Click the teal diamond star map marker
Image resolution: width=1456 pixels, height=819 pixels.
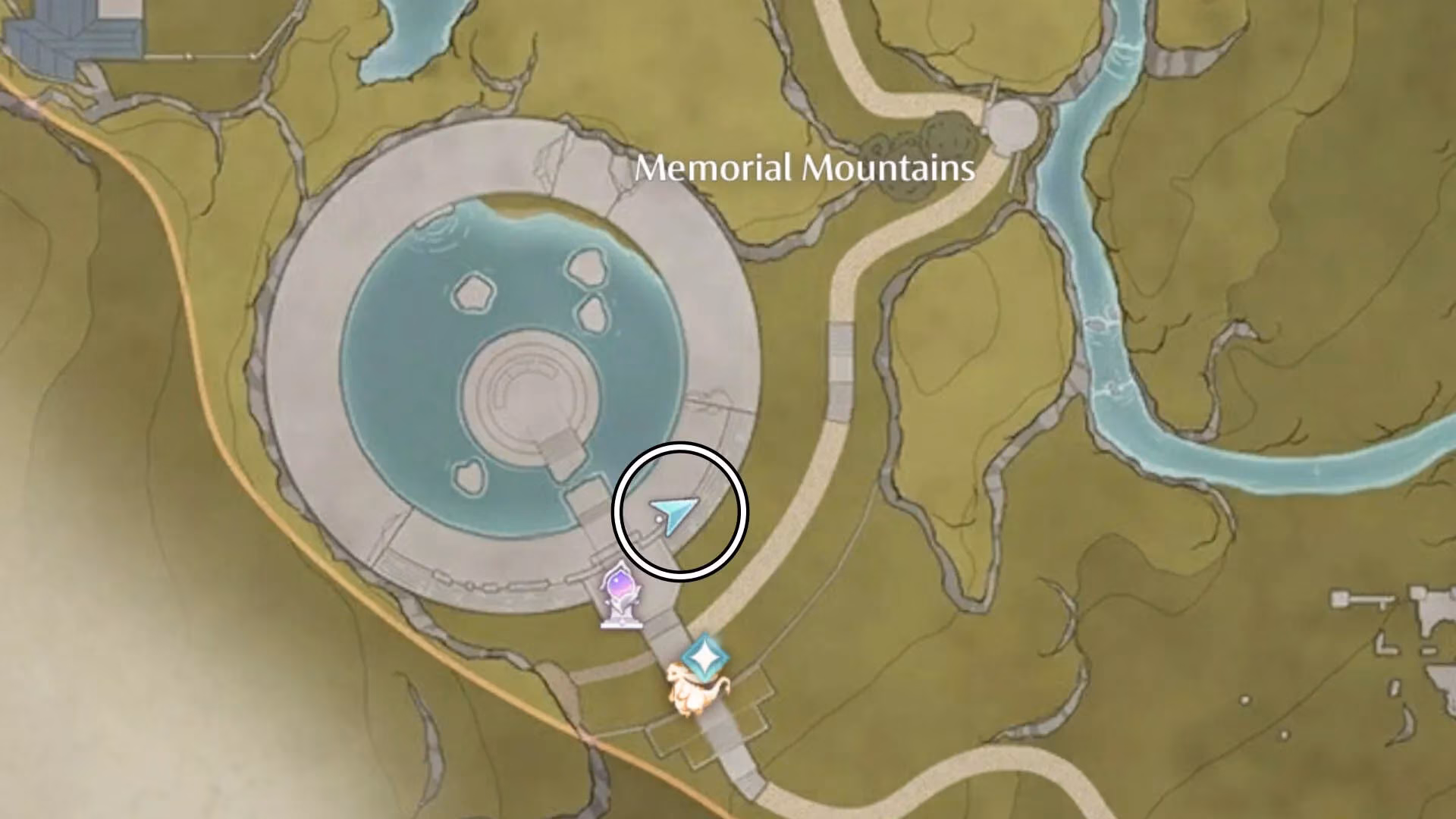coord(704,657)
